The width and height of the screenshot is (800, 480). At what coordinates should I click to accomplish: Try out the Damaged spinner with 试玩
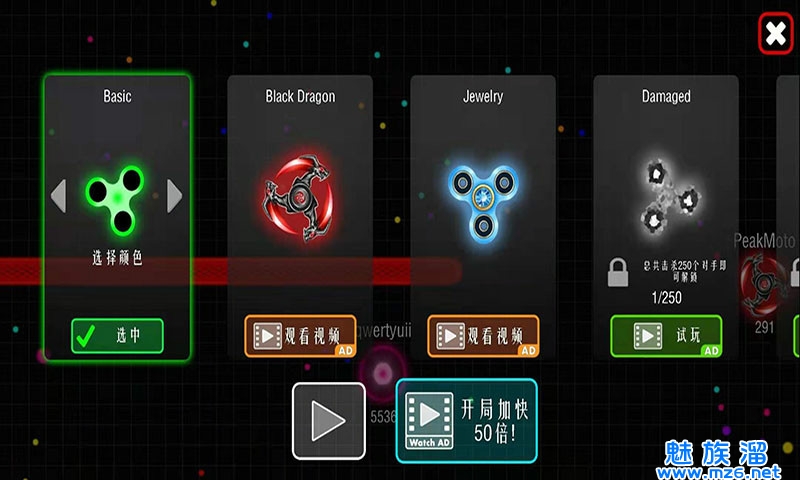666,336
